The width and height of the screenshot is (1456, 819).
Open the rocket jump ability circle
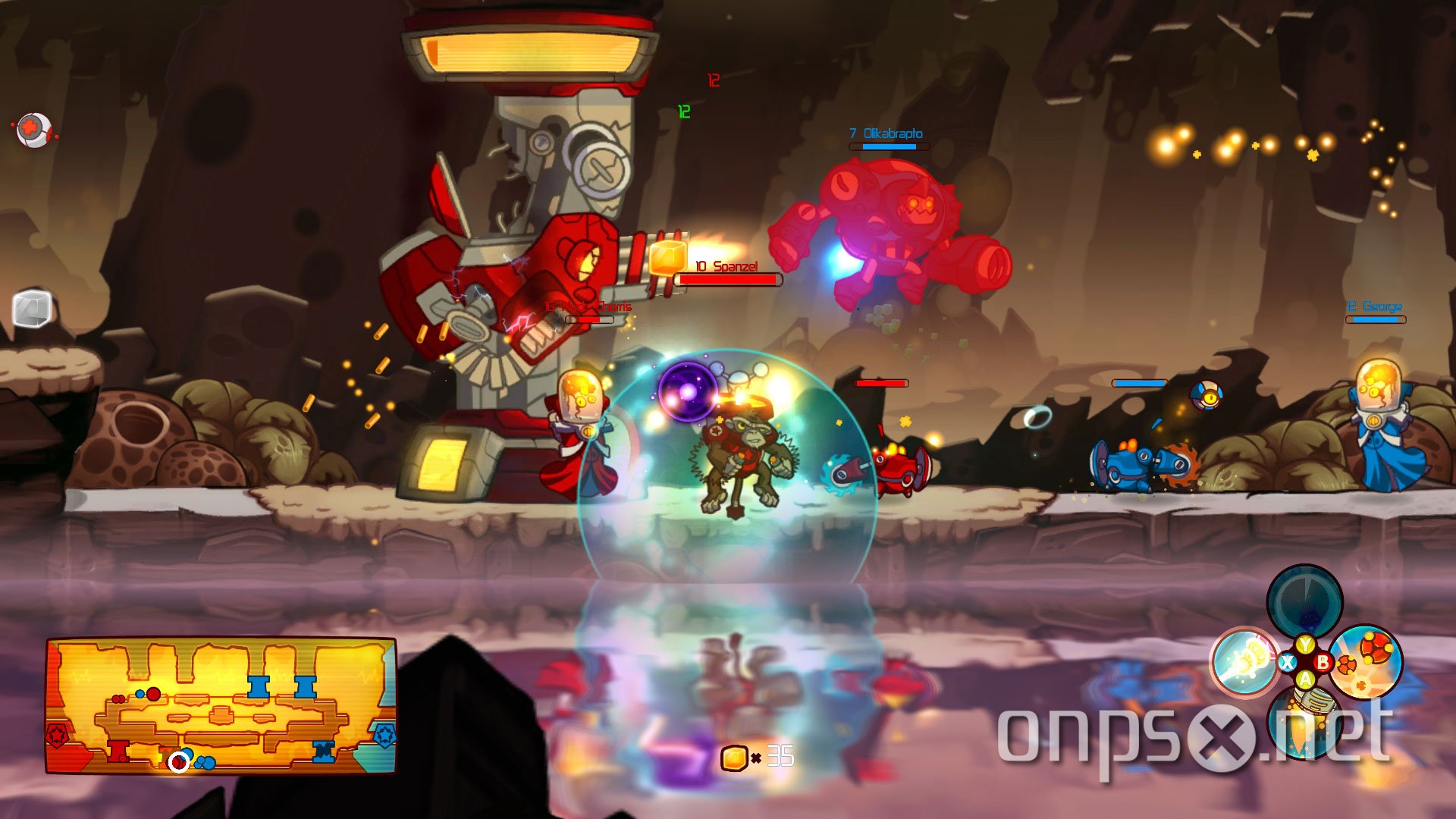(1306, 722)
